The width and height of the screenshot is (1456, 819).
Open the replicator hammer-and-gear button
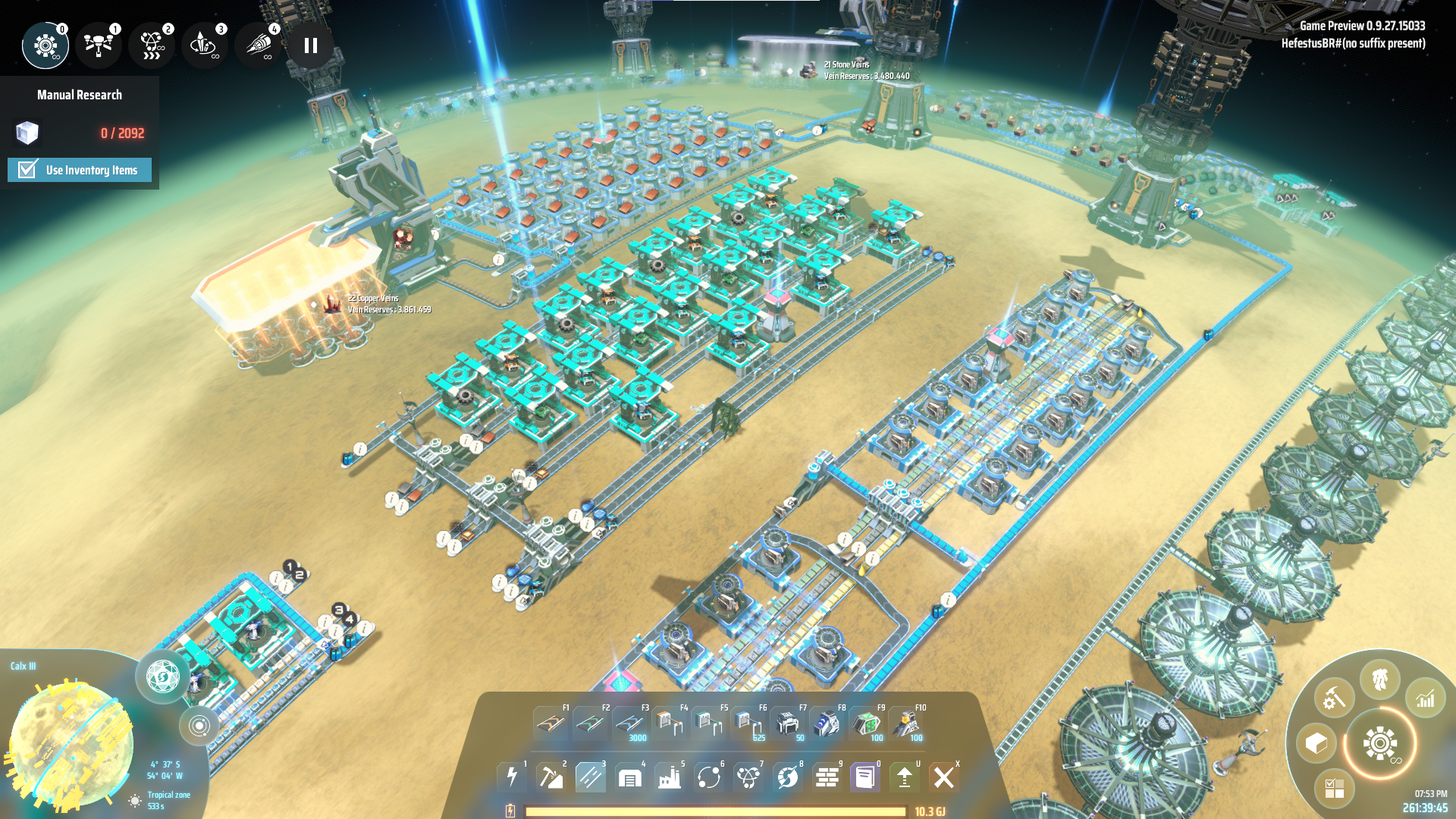point(1334,698)
